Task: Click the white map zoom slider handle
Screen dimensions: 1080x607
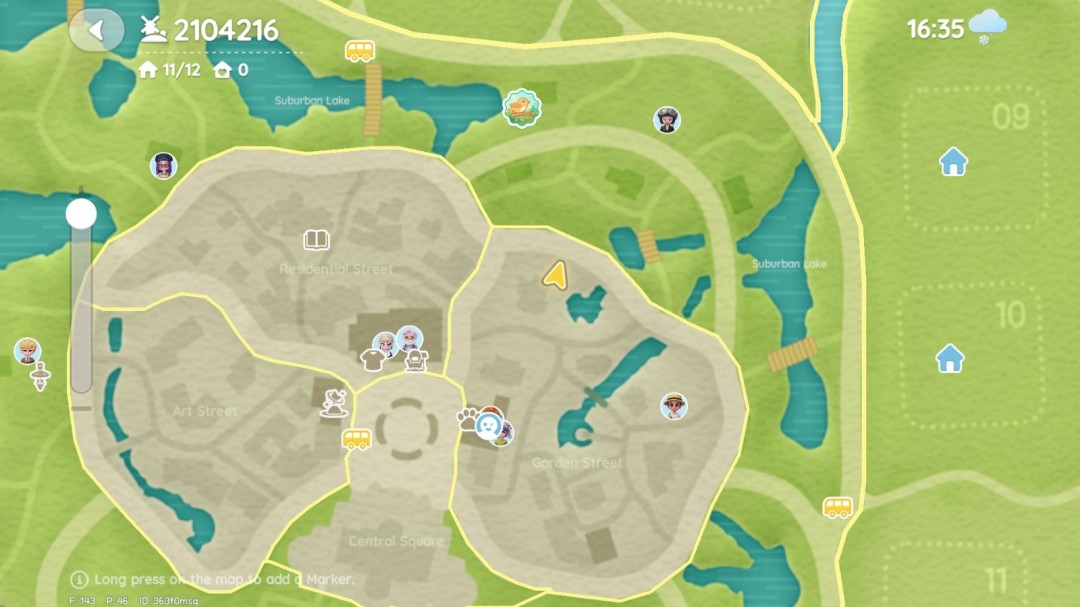Action: click(81, 213)
